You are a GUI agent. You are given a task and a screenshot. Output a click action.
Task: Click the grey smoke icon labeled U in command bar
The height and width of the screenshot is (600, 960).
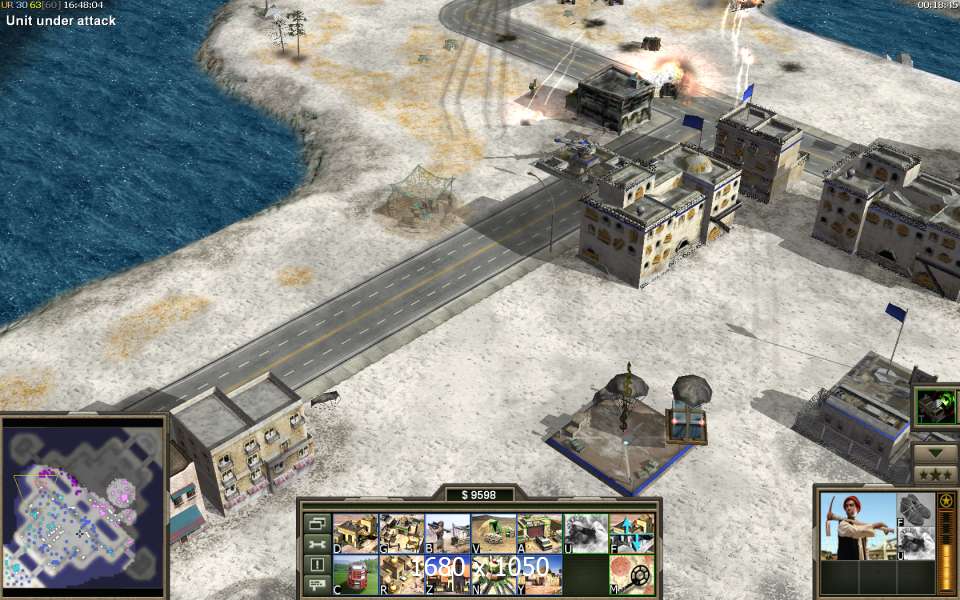click(586, 534)
